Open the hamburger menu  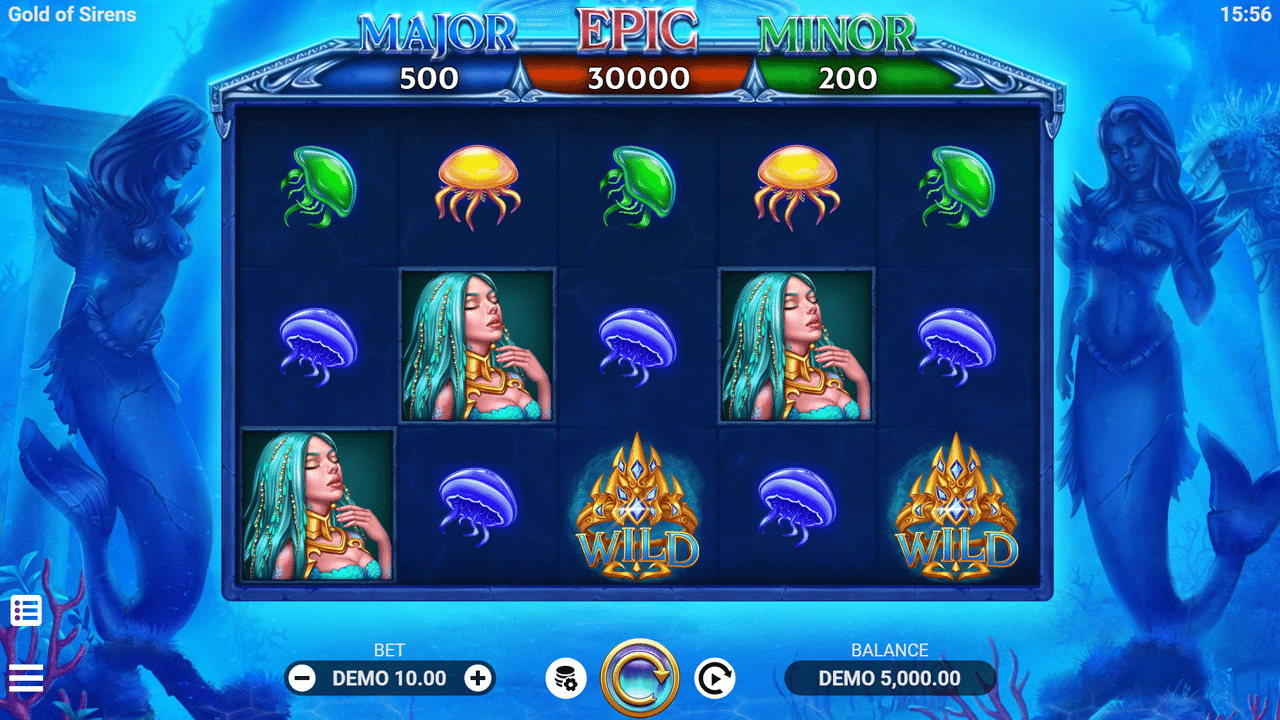[26, 678]
